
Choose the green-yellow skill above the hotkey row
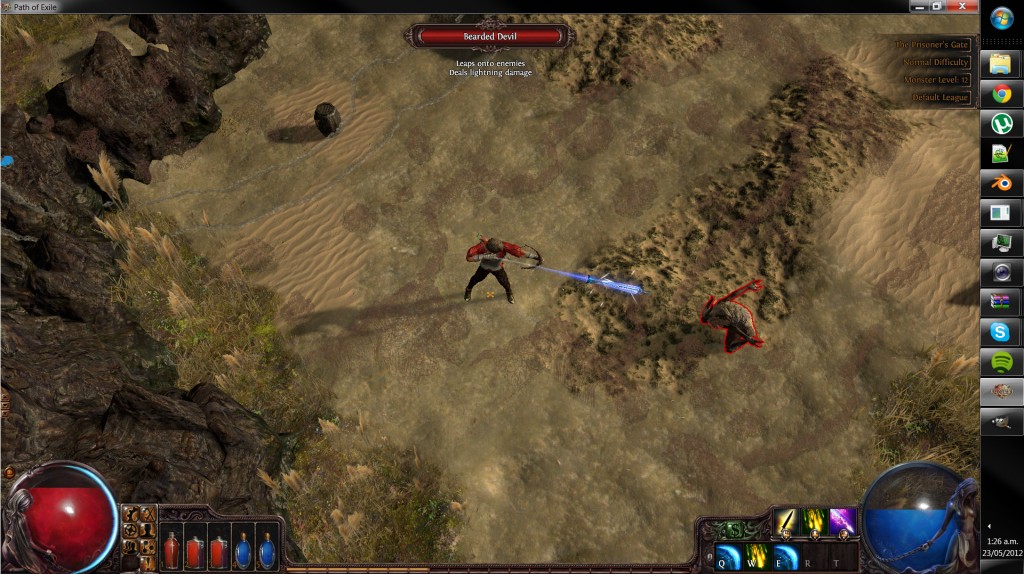[814, 521]
